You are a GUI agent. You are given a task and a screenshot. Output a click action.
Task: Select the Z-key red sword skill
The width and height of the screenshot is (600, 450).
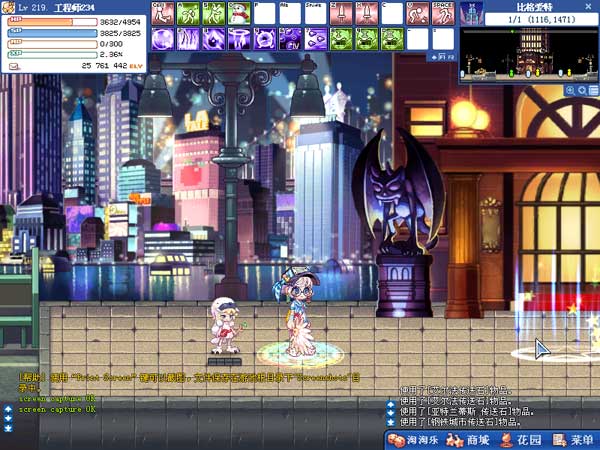tap(340, 14)
